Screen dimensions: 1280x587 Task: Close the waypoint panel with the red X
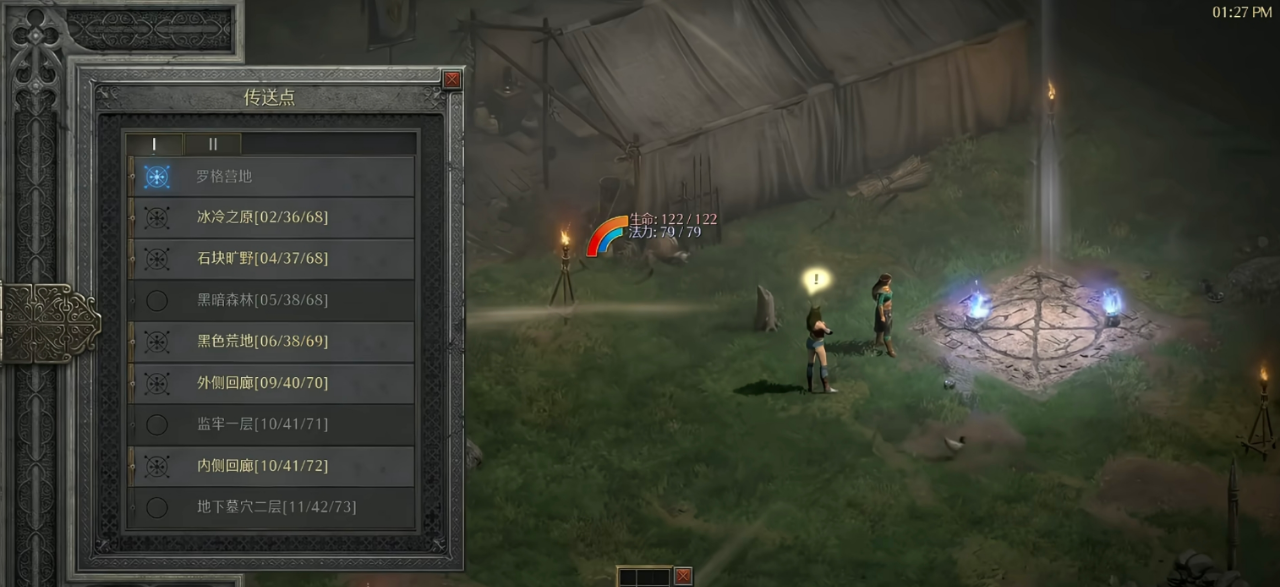(x=452, y=79)
